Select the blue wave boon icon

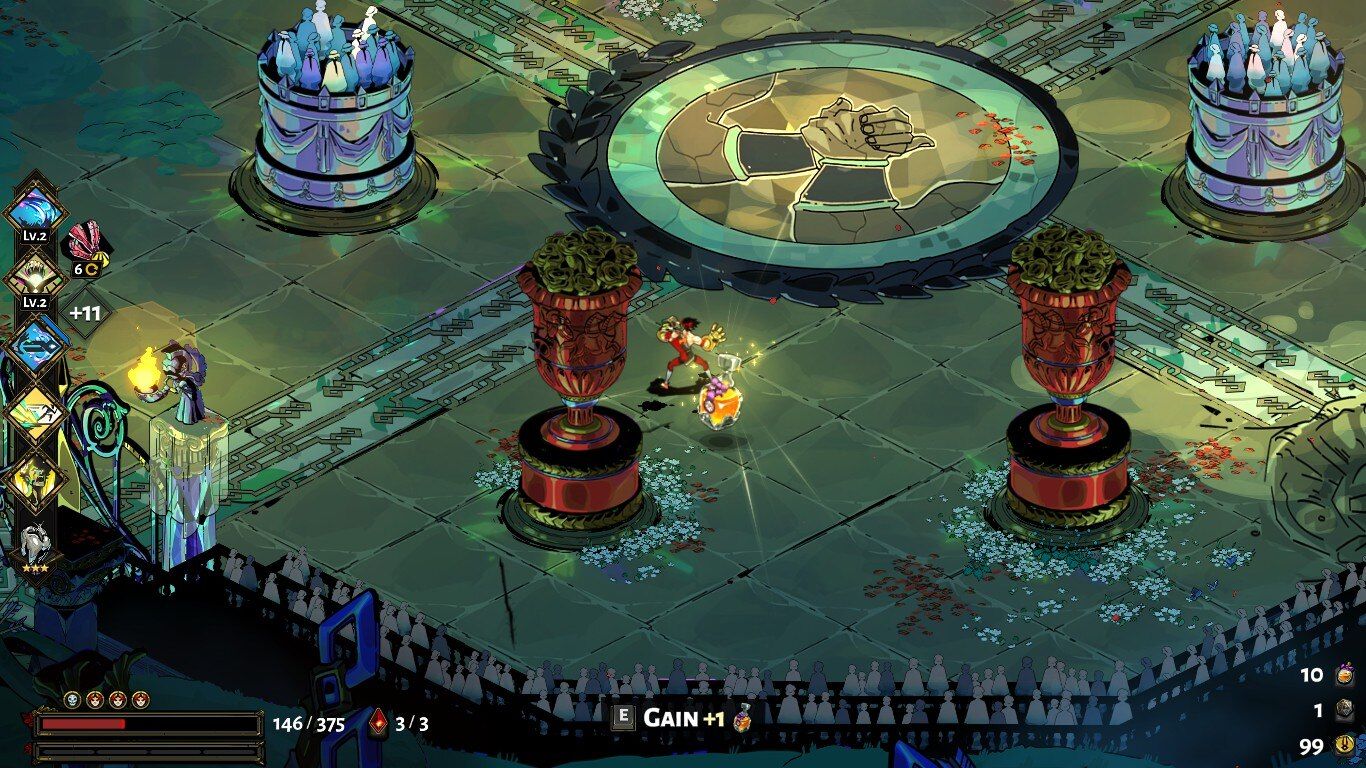coord(36,209)
